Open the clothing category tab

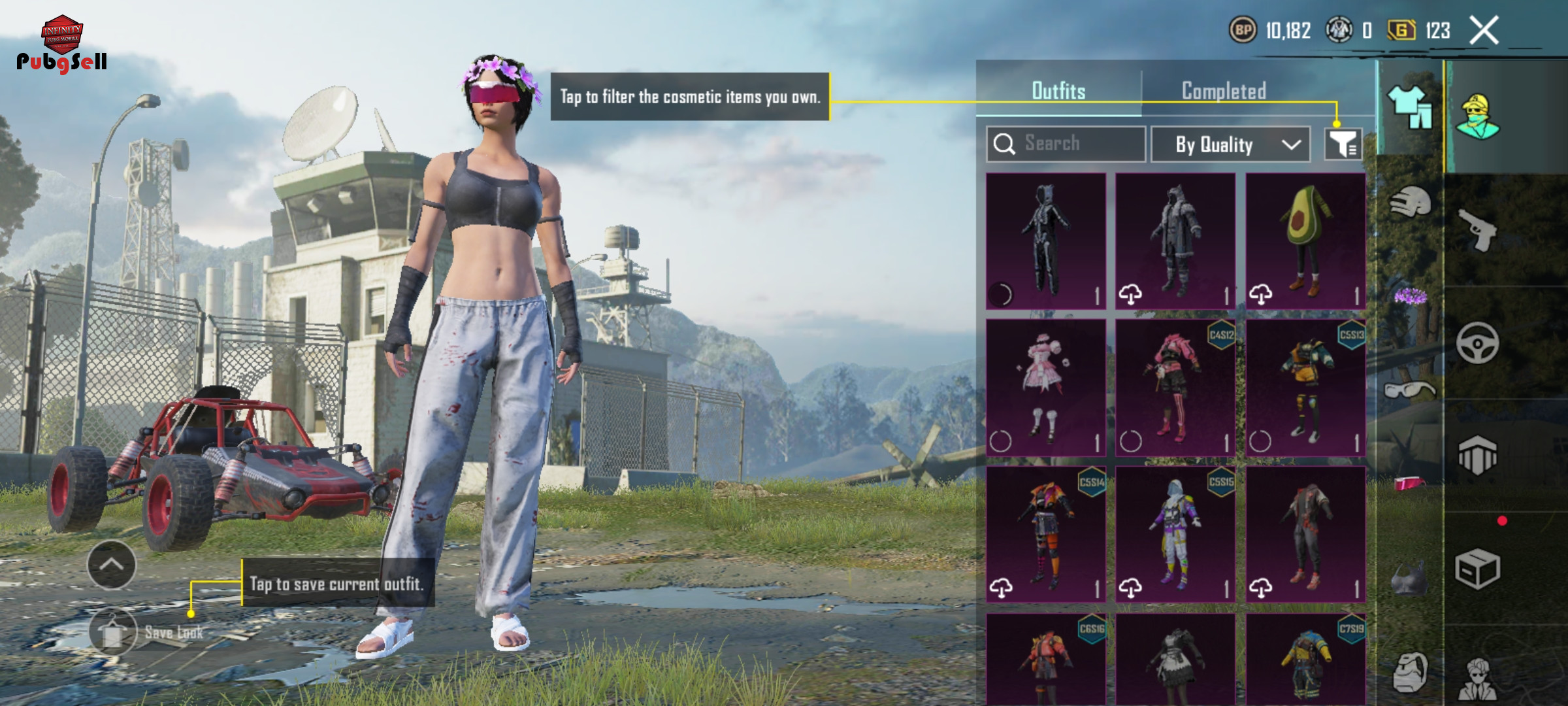(1410, 107)
